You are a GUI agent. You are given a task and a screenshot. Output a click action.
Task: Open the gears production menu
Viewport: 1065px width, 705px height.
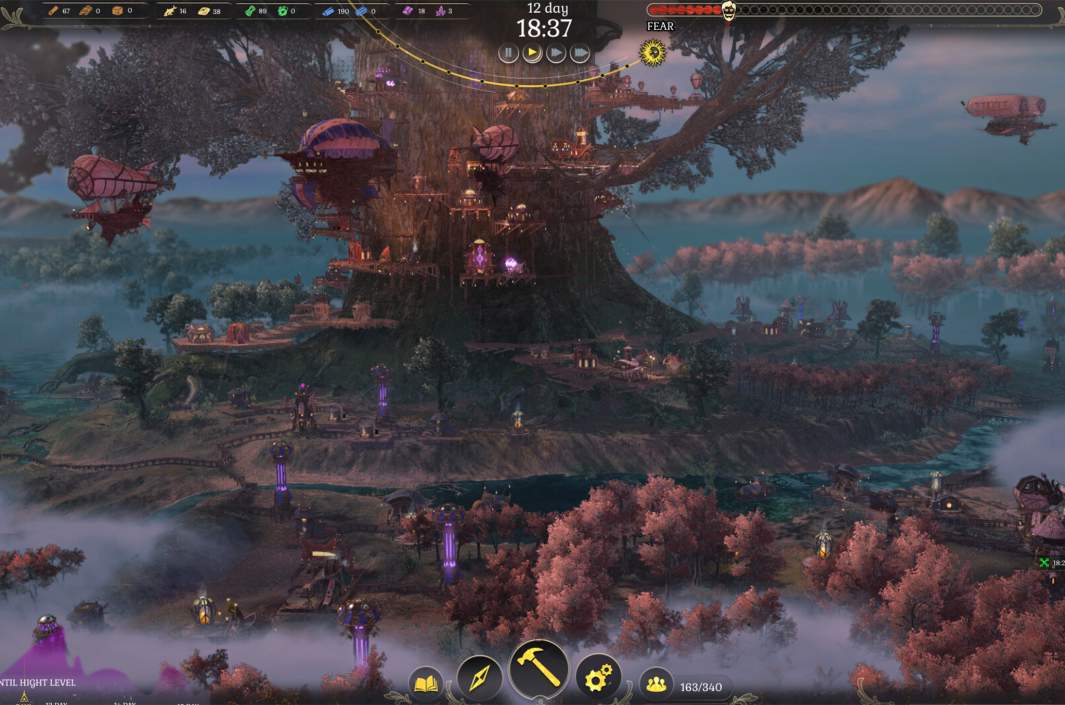598,677
